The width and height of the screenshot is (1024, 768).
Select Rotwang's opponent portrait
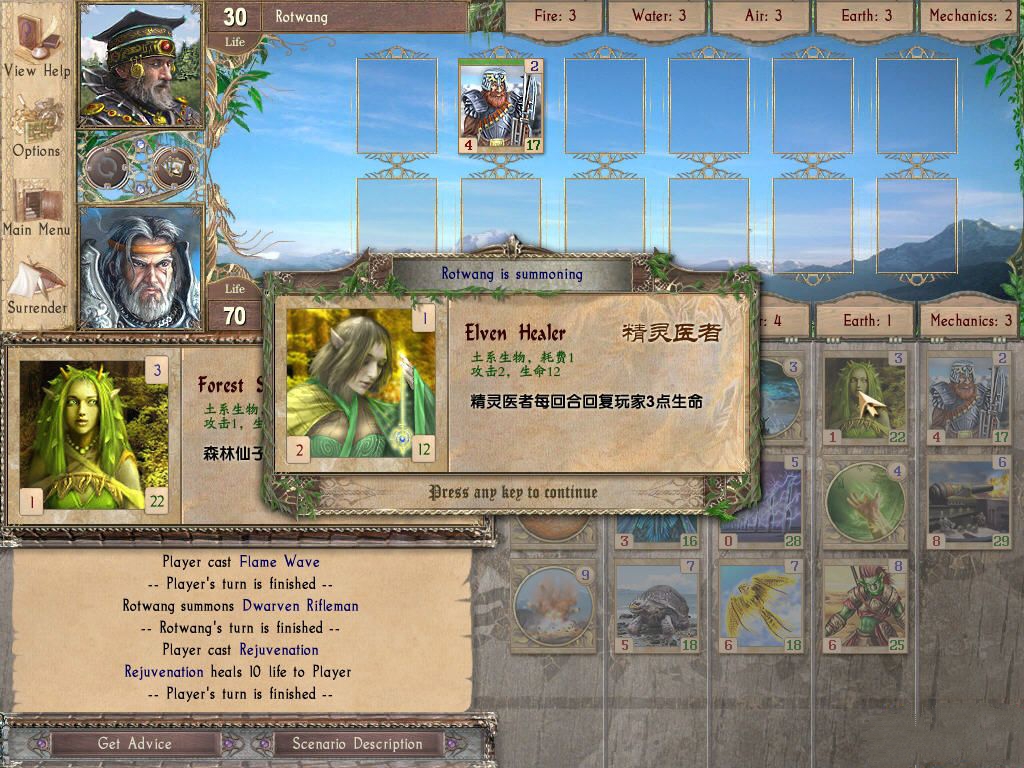click(x=141, y=65)
